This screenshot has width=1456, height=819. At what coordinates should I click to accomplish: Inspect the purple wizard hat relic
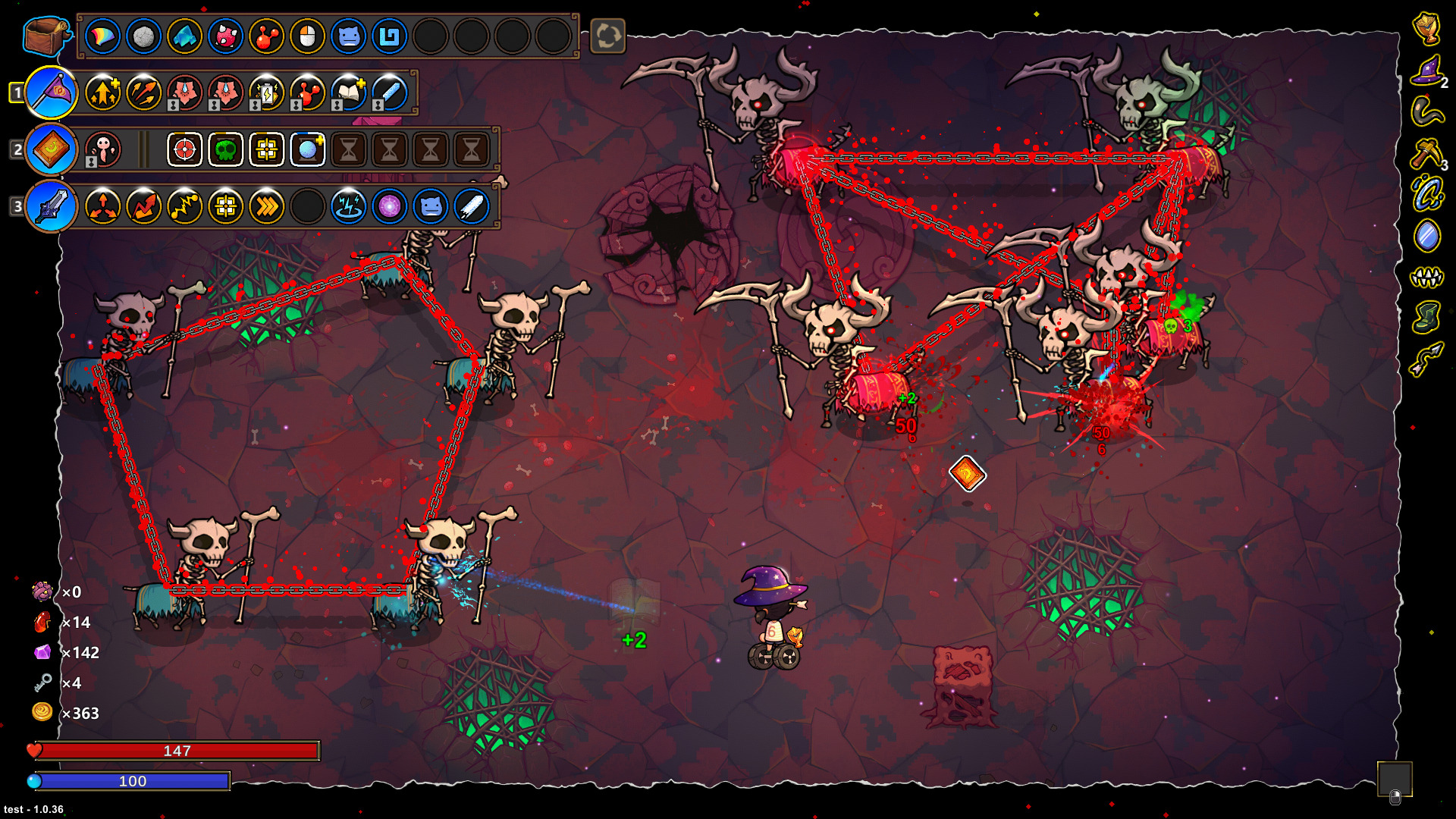pyautogui.click(x=1426, y=71)
